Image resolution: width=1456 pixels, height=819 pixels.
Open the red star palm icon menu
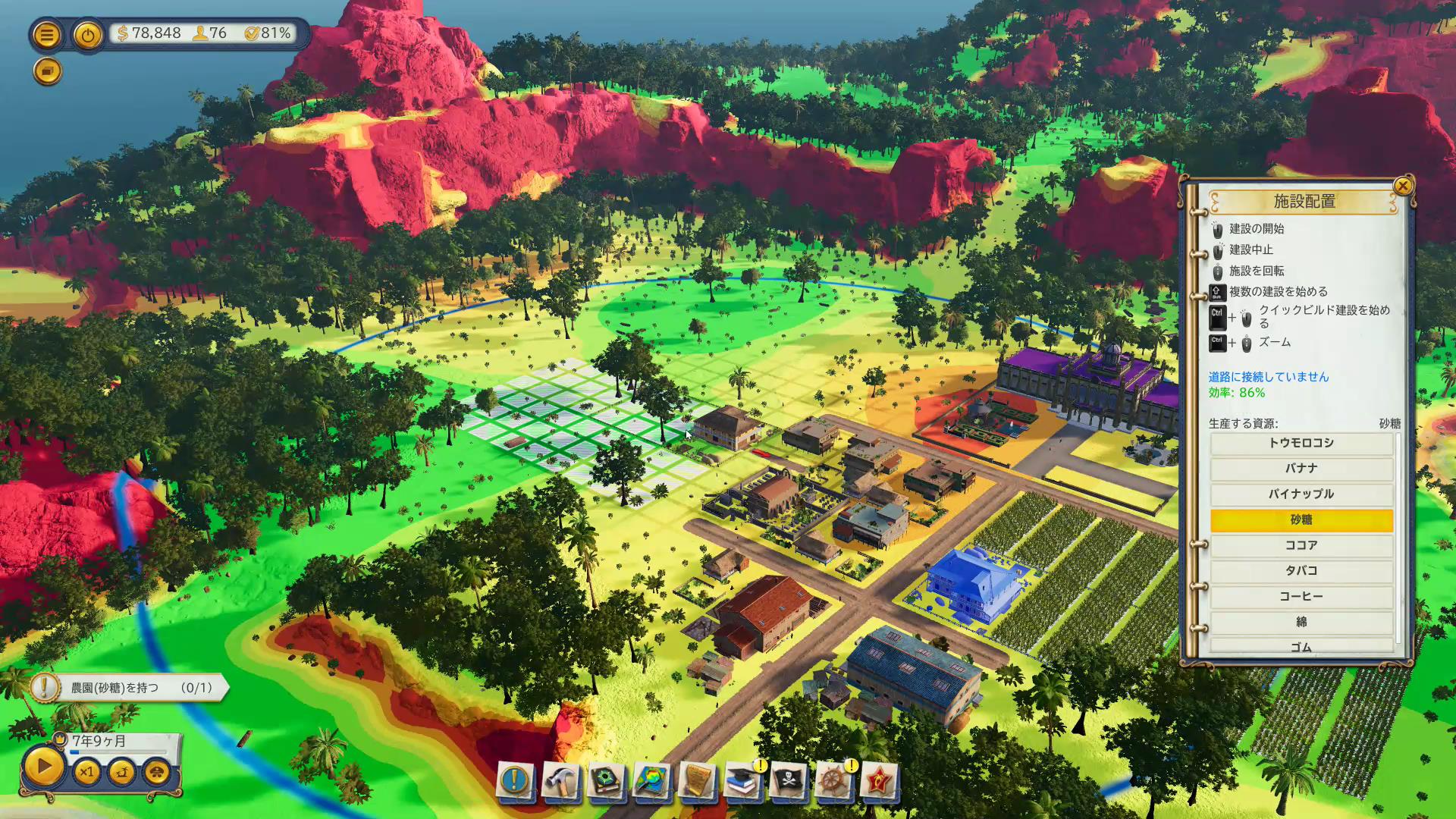(x=879, y=780)
